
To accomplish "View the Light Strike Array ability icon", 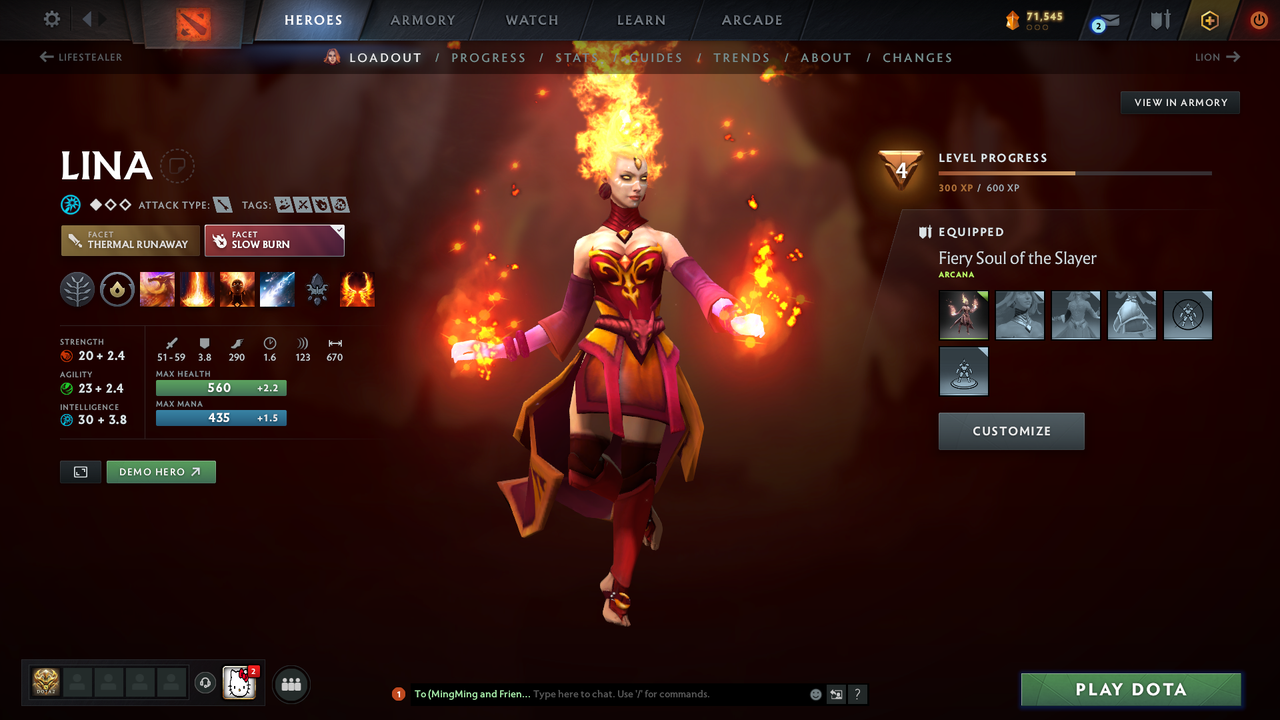I will click(x=197, y=289).
